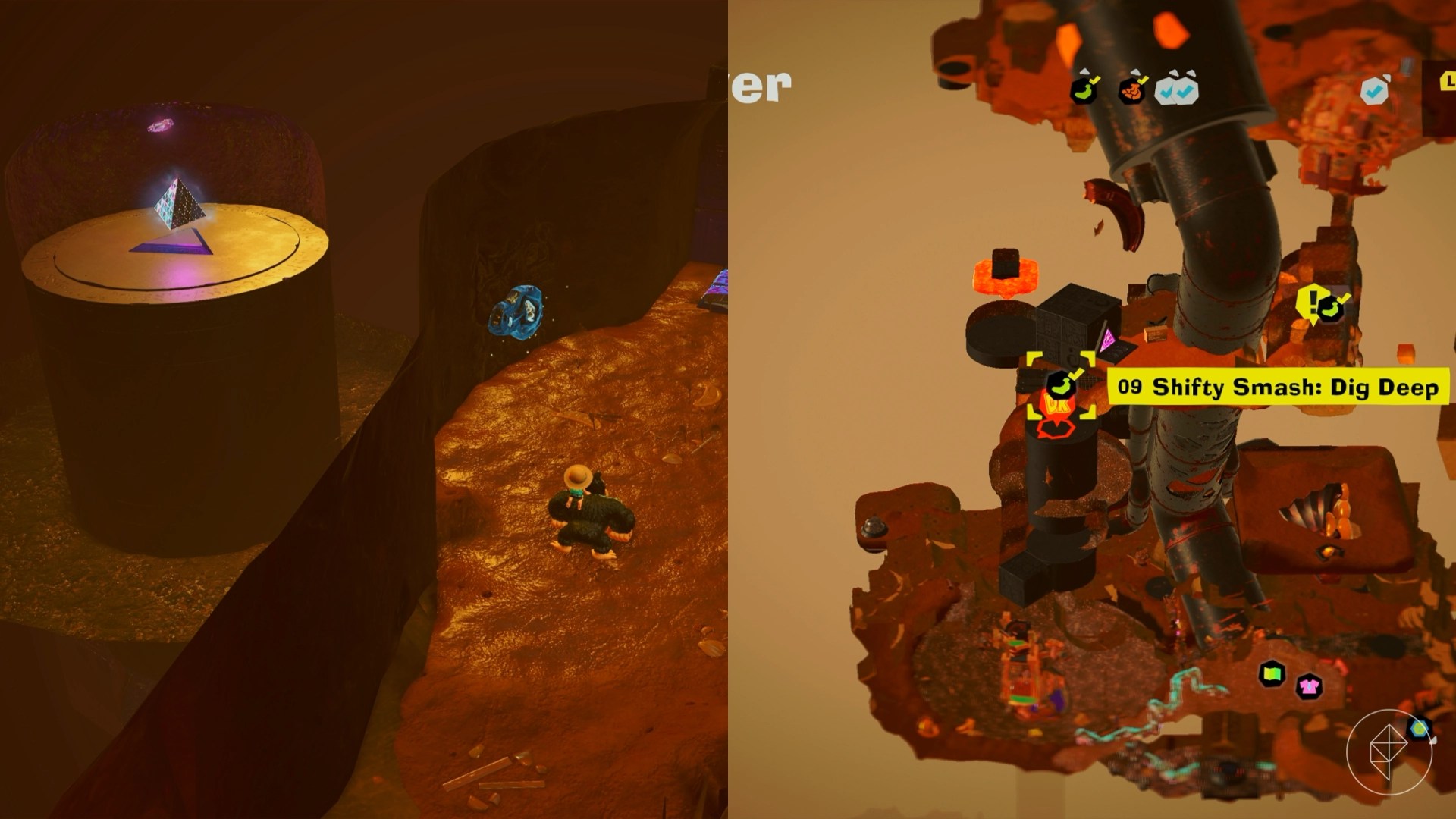Select the highlighted Shifty Smash banana marker

(x=1061, y=385)
